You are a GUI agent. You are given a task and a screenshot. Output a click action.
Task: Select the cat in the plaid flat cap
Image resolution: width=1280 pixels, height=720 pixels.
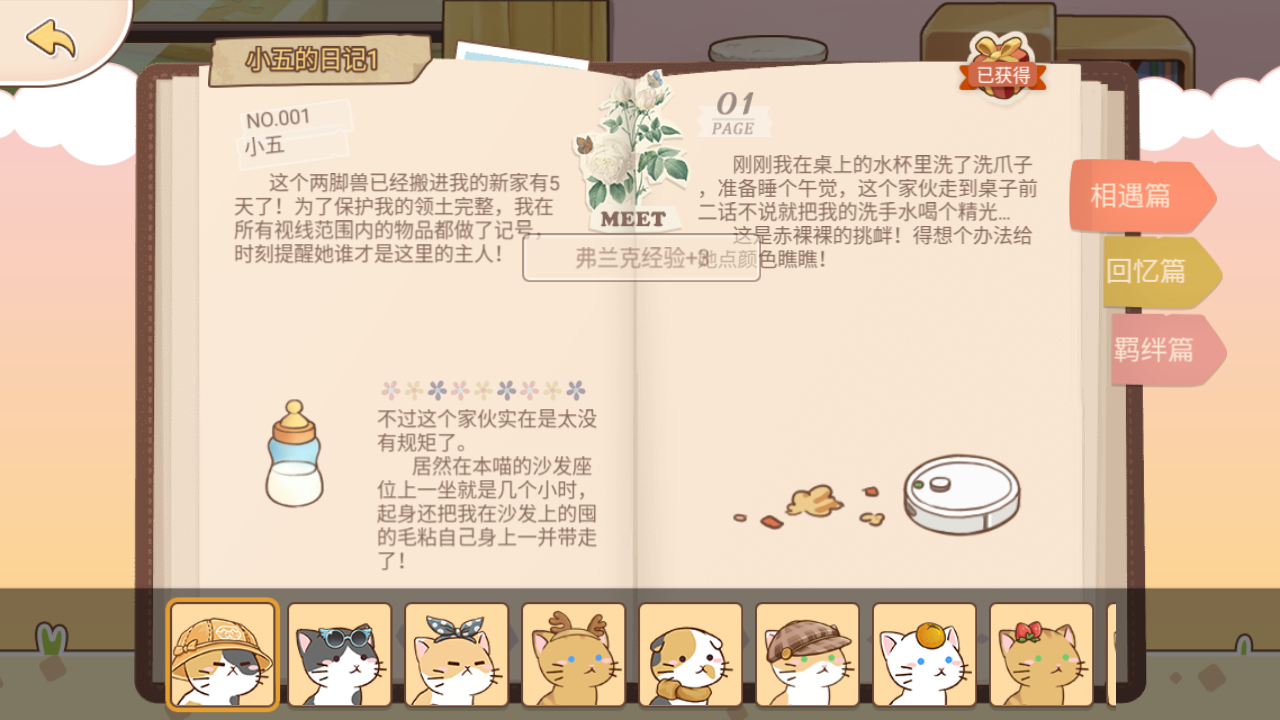(x=806, y=654)
